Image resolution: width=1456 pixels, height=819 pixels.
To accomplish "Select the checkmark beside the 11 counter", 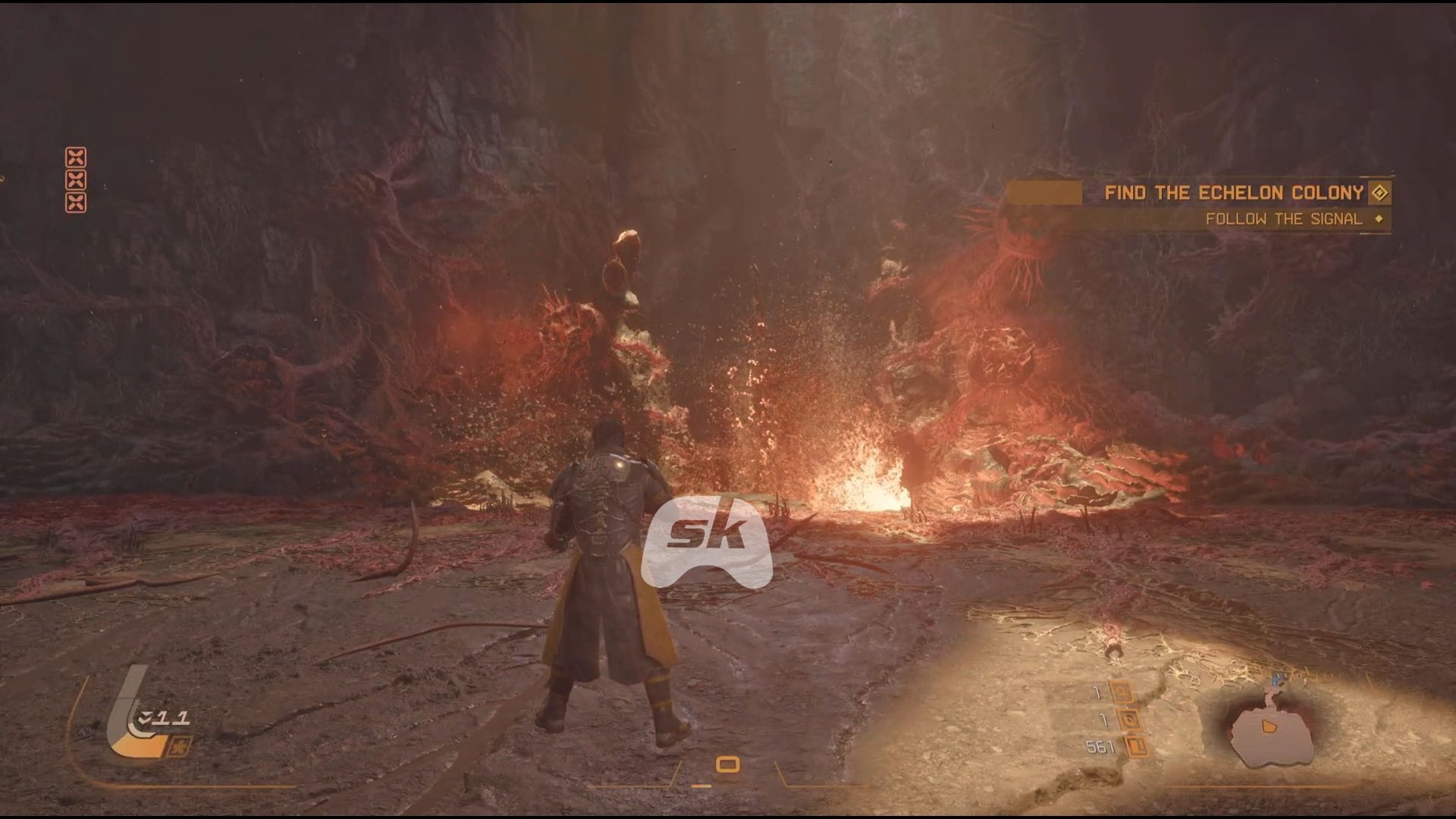I will (x=144, y=717).
